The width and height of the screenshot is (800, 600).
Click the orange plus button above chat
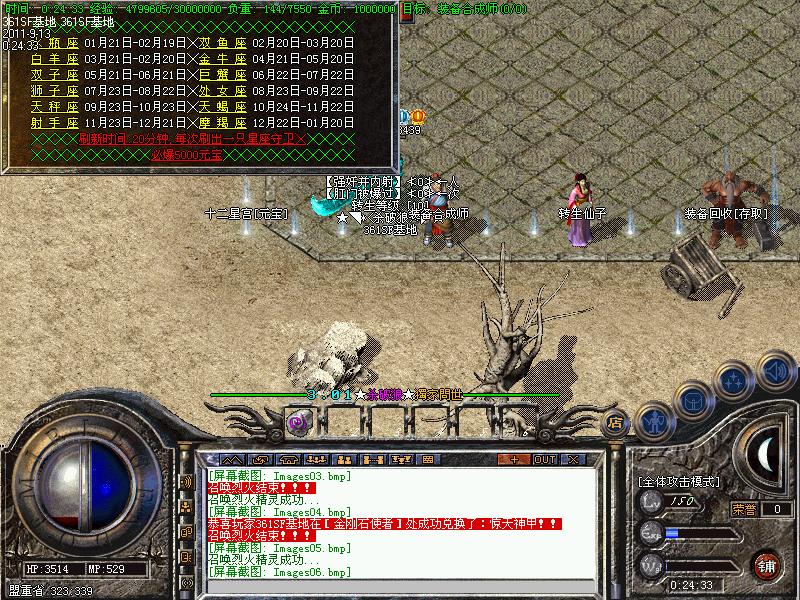[515, 459]
